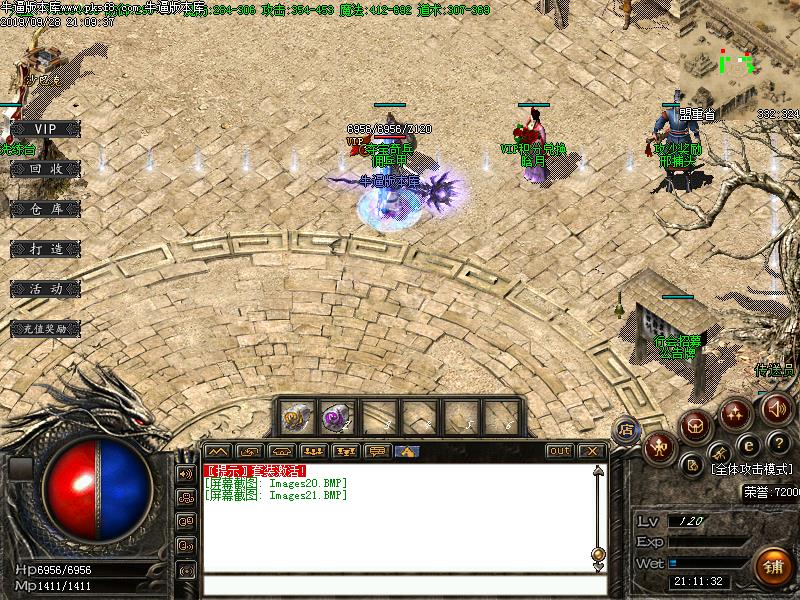Open the 回收 recycle menu
The image size is (800, 600).
pyautogui.click(x=45, y=169)
